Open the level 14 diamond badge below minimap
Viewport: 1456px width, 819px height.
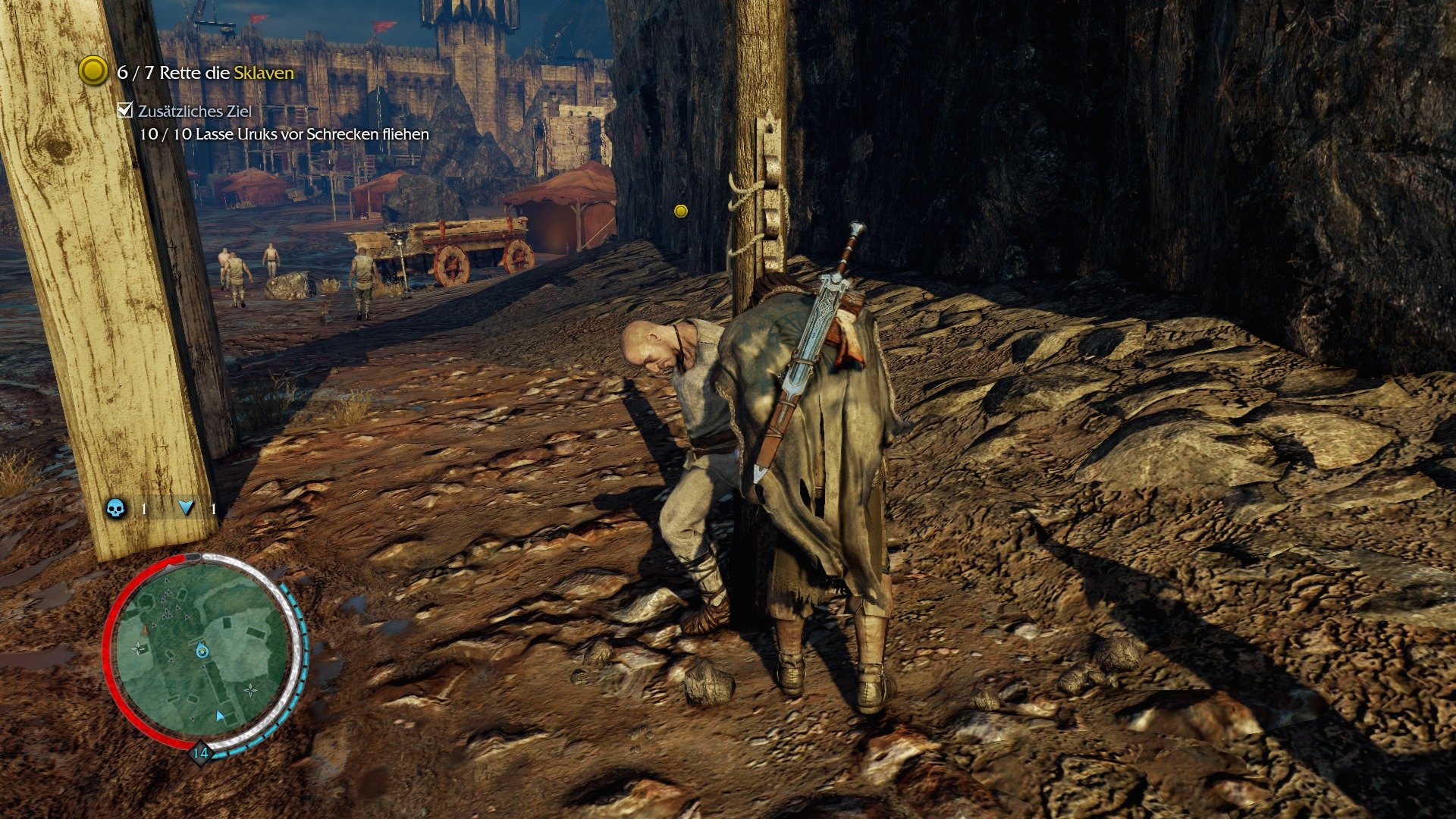click(x=201, y=752)
